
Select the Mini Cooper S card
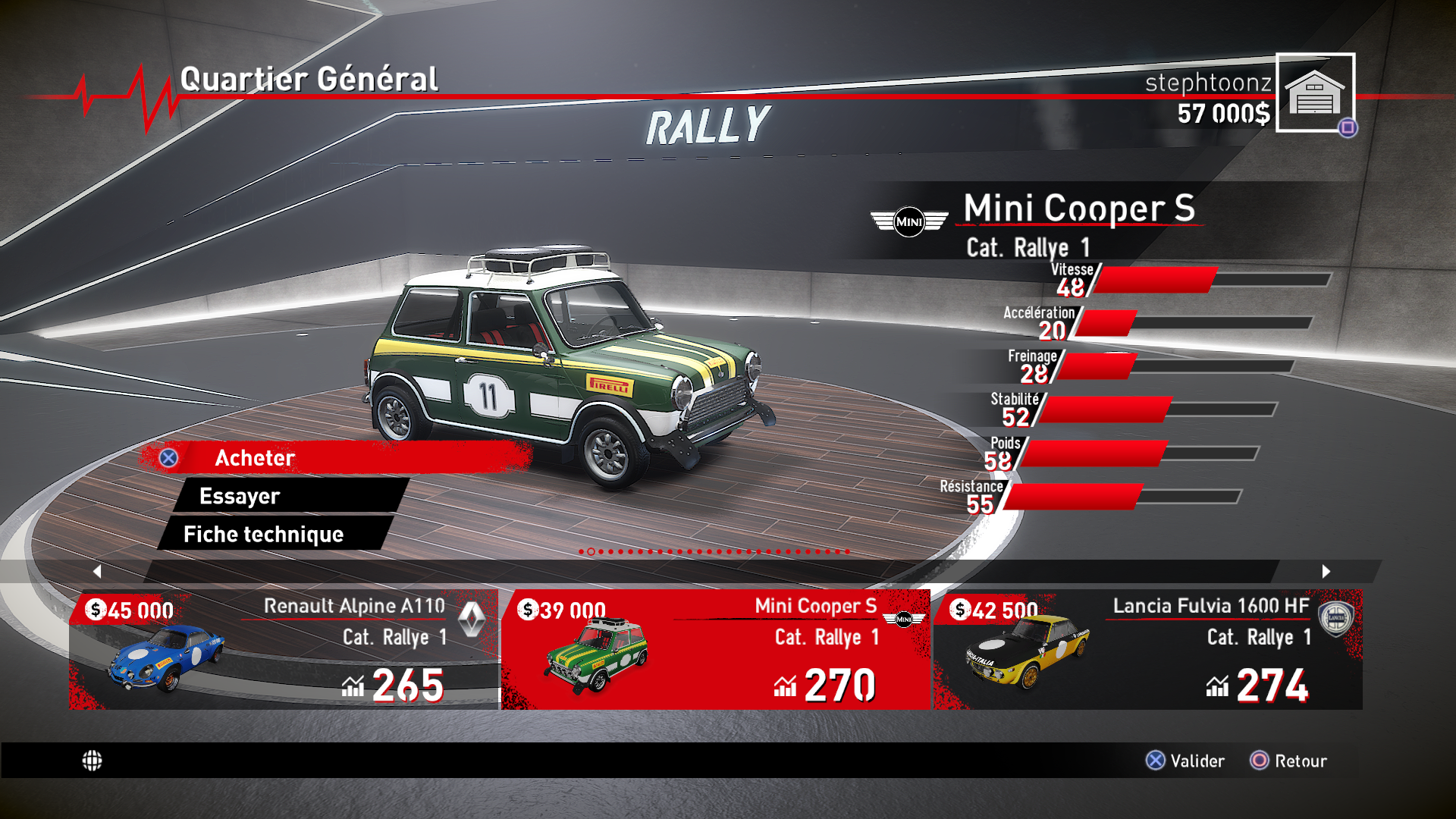pos(715,650)
